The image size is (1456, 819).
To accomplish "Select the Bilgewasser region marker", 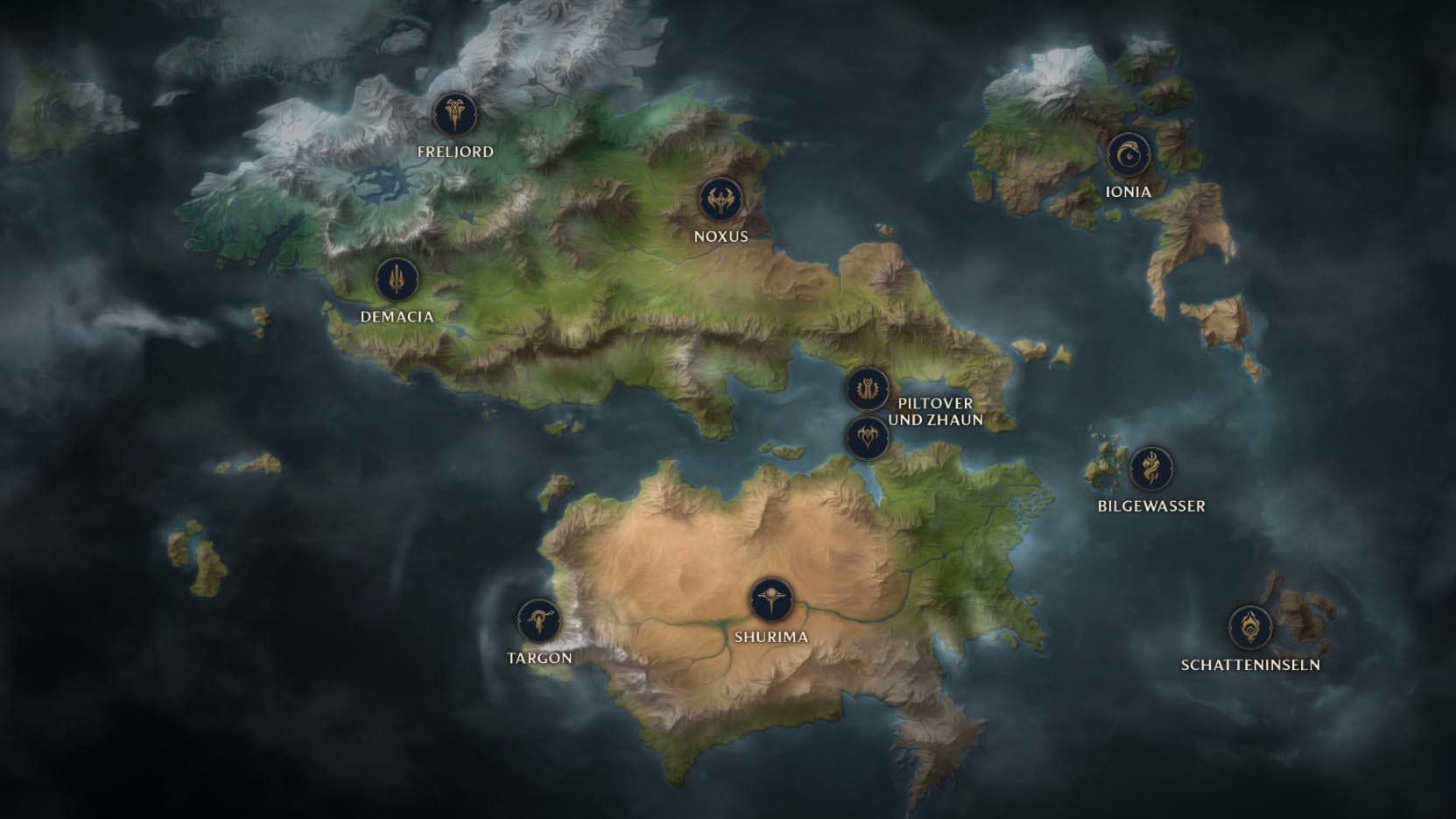I will click(1150, 469).
